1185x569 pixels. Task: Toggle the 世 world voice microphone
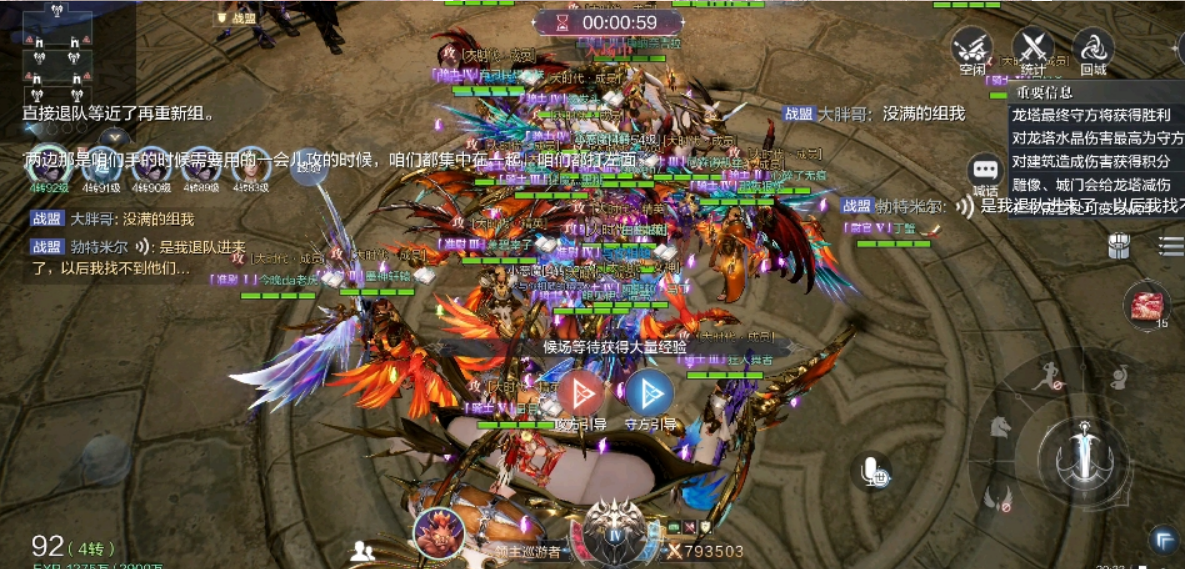point(873,471)
